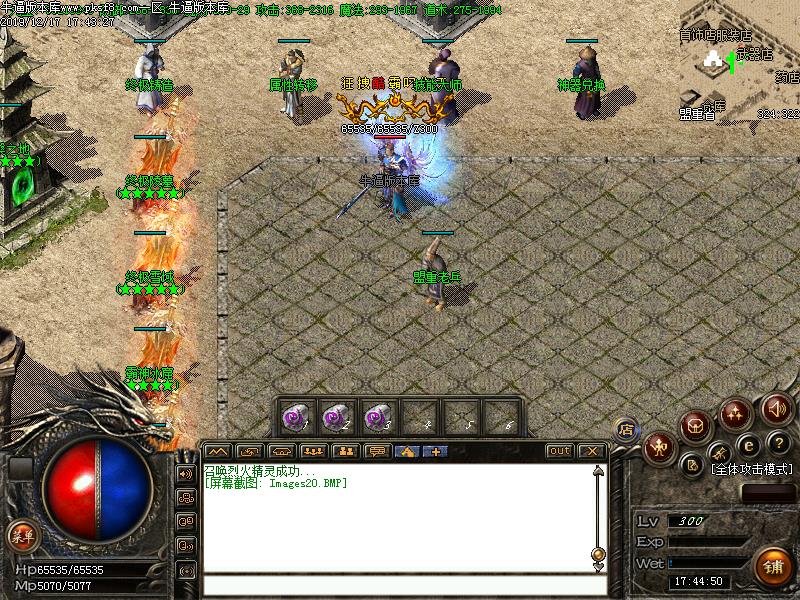Open the 菜单 menu button
The width and height of the screenshot is (800, 600).
point(20,533)
